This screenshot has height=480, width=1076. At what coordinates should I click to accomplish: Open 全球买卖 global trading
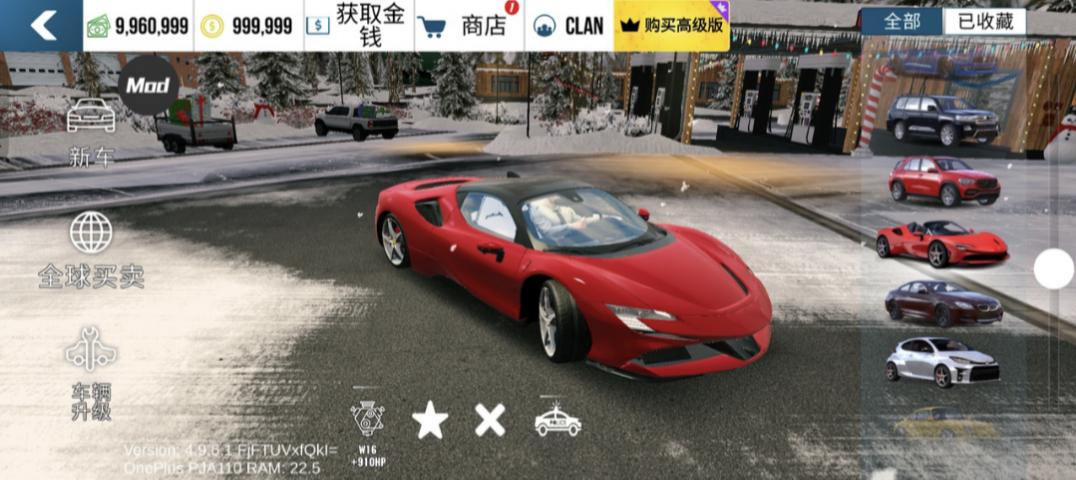pyautogui.click(x=91, y=250)
